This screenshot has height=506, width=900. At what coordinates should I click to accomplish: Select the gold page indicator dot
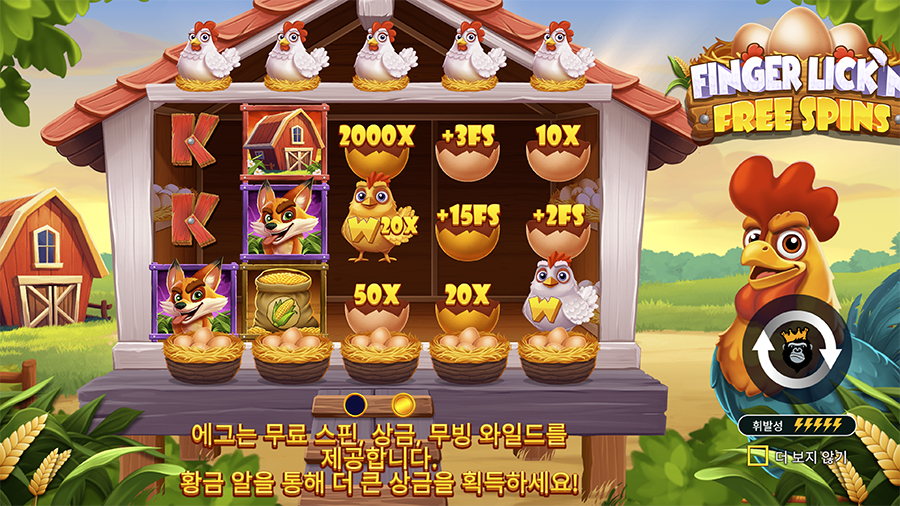[x=402, y=404]
